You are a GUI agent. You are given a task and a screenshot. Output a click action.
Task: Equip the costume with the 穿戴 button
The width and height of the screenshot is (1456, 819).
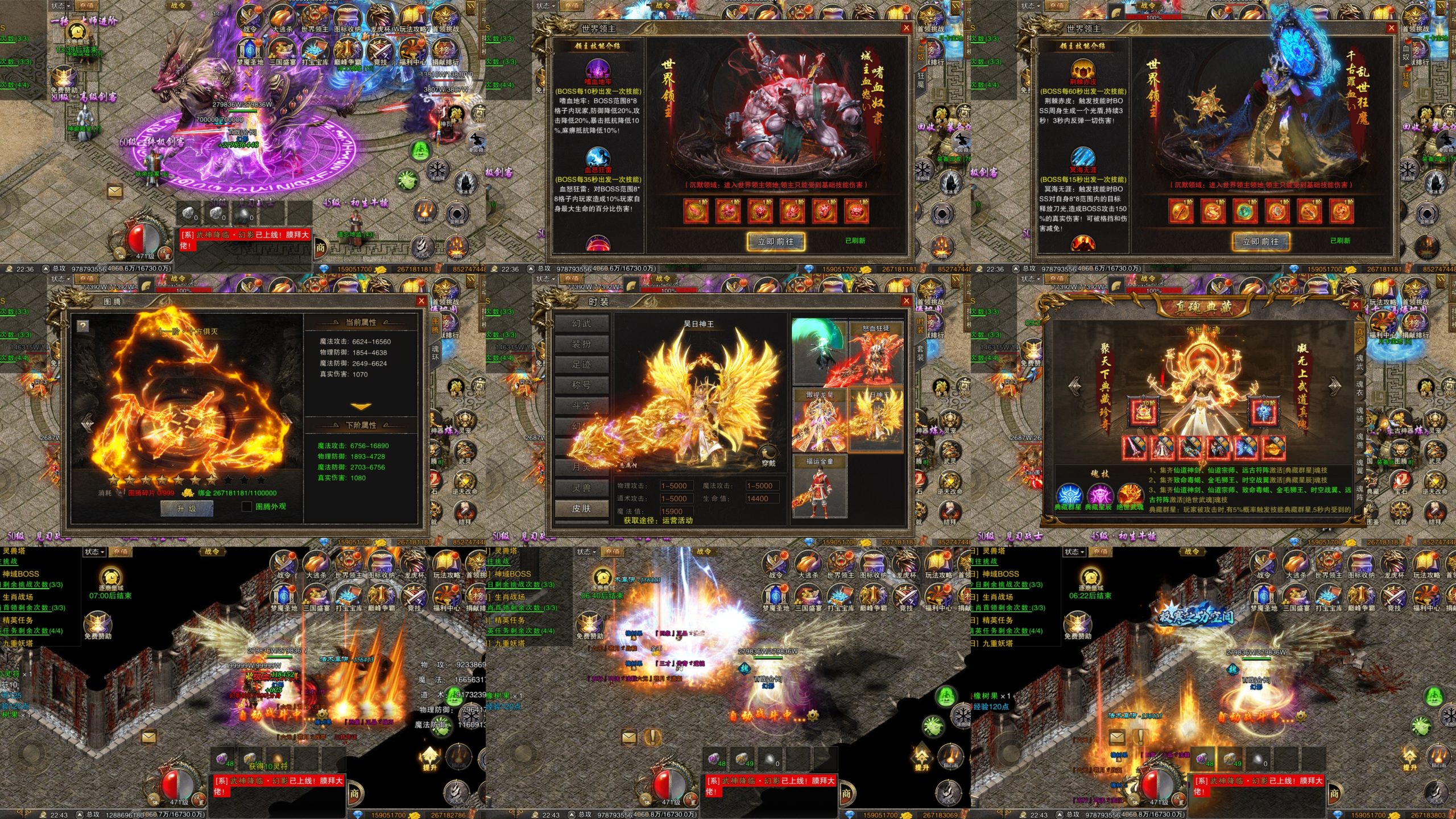[768, 456]
